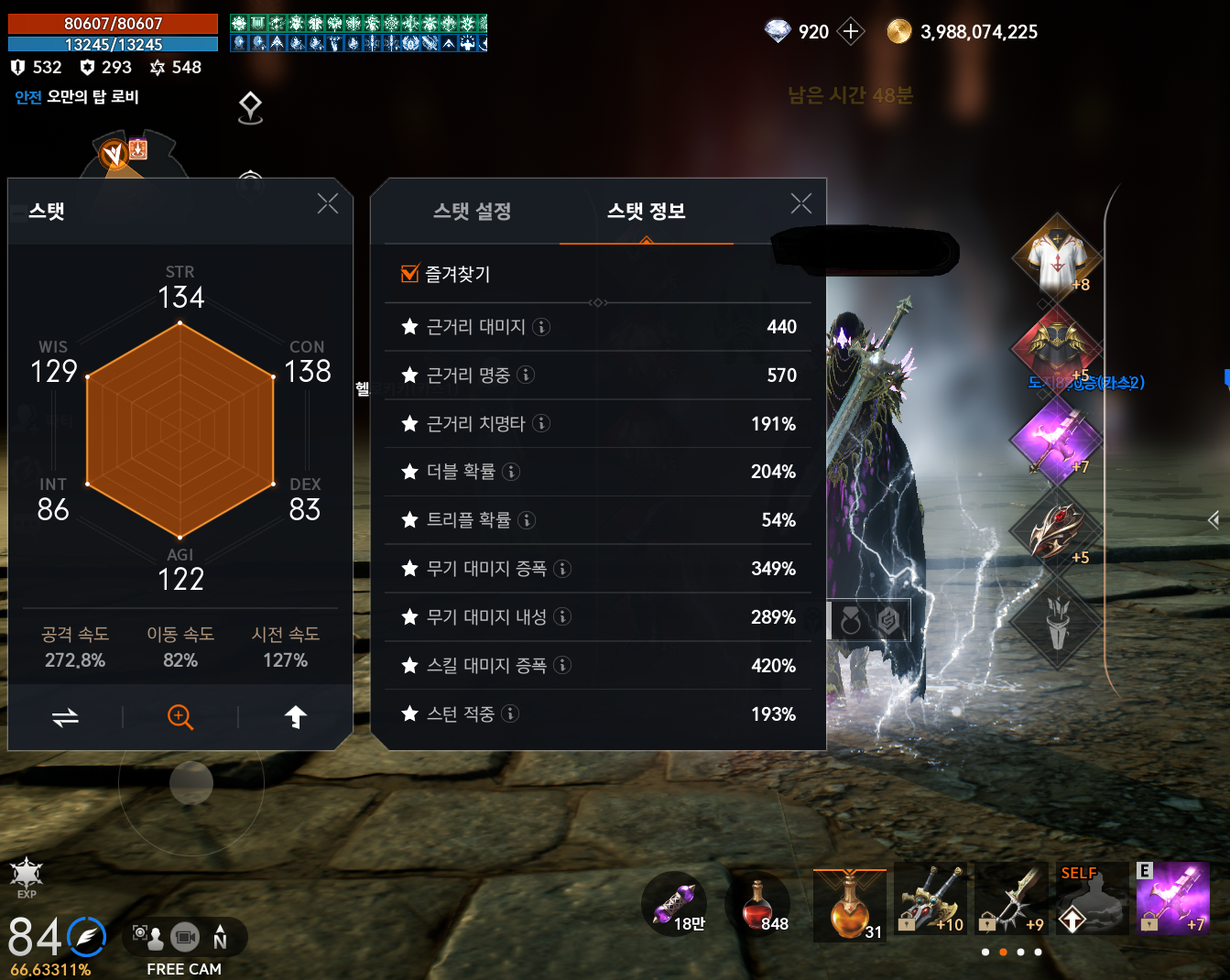Use the orange flask item with 31
The width and height of the screenshot is (1230, 980).
pos(849,905)
